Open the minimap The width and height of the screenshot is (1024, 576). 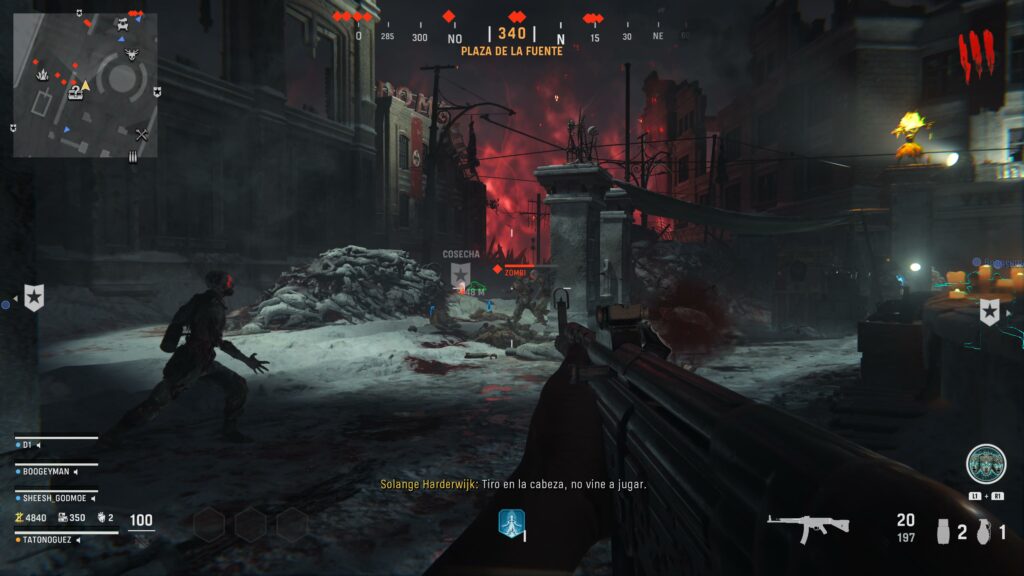[85, 85]
